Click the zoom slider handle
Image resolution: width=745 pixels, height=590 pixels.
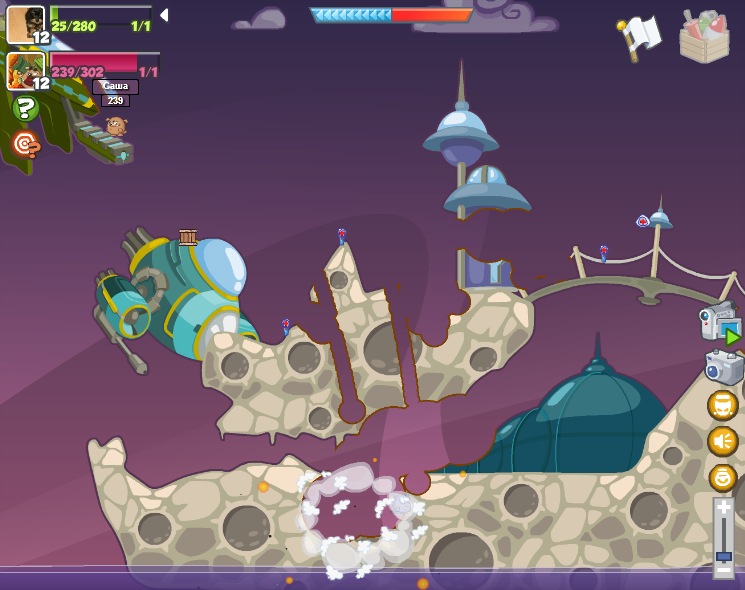723,554
